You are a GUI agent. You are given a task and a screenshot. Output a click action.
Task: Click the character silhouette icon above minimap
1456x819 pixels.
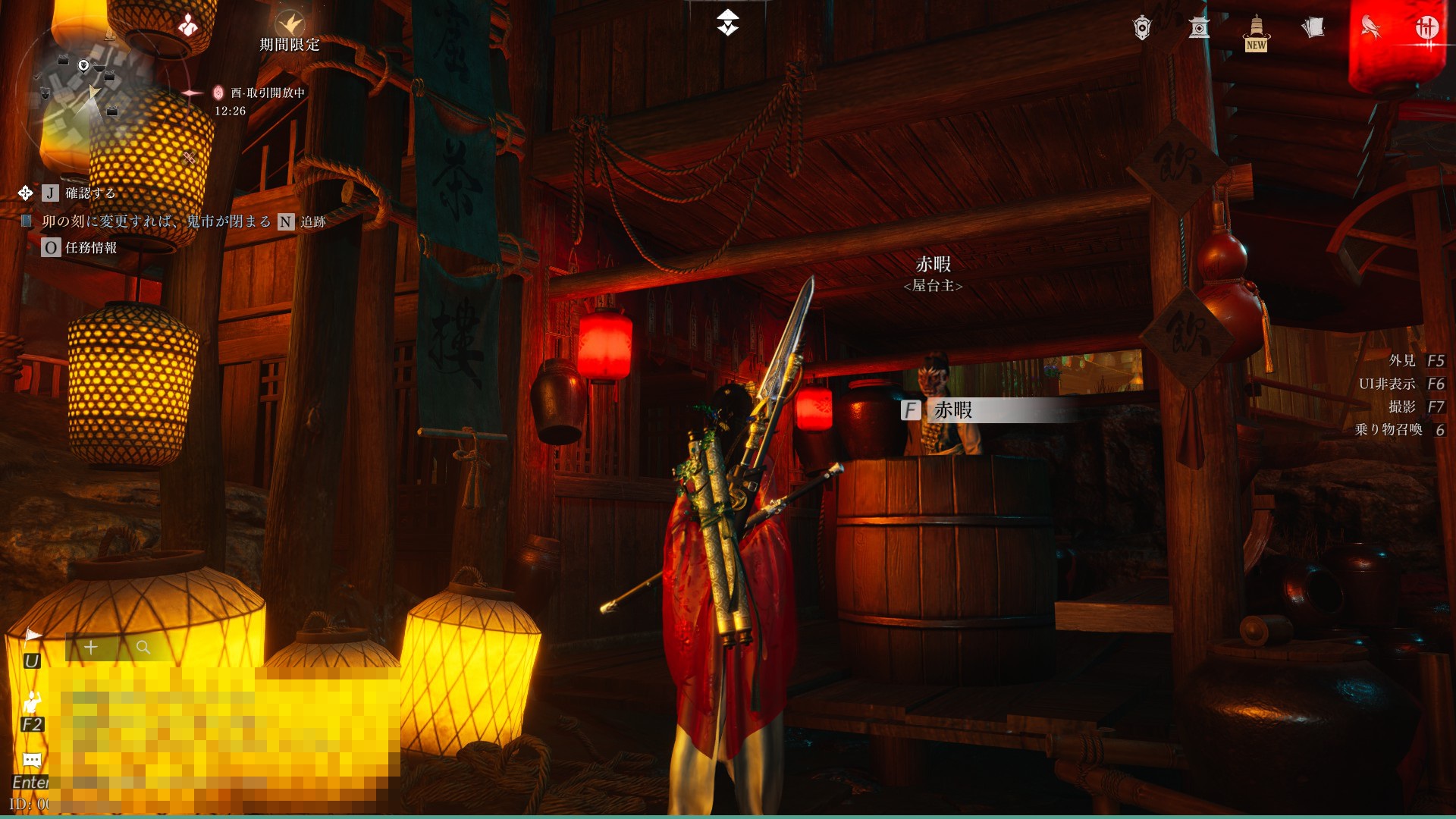click(x=187, y=26)
